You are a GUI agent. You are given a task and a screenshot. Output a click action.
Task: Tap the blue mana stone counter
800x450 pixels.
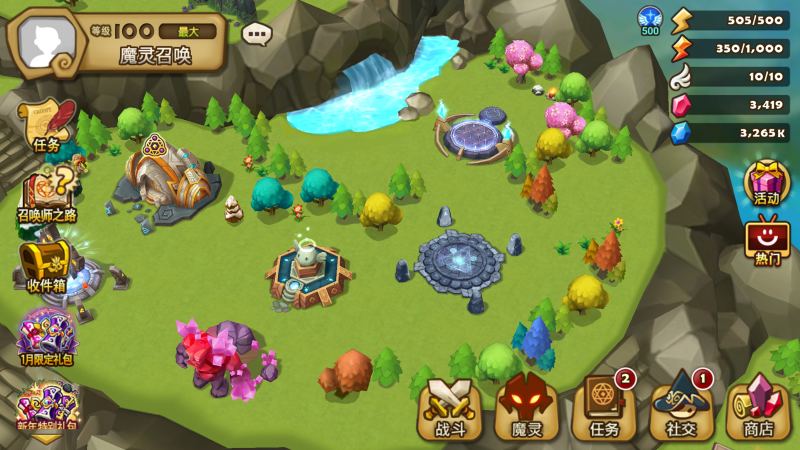(730, 132)
